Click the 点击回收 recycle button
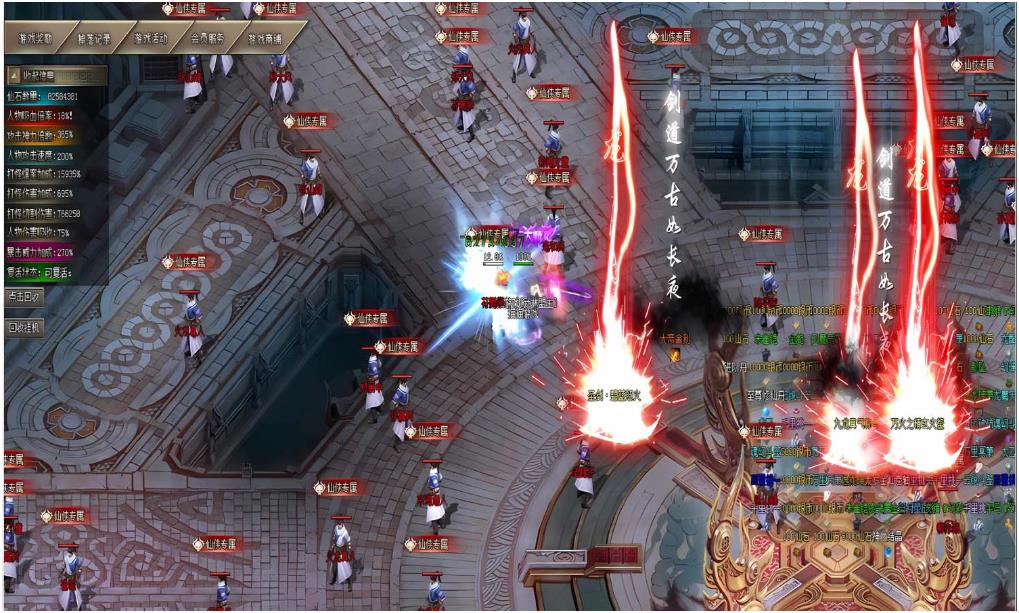This screenshot has height=613, width=1019. [x=25, y=297]
